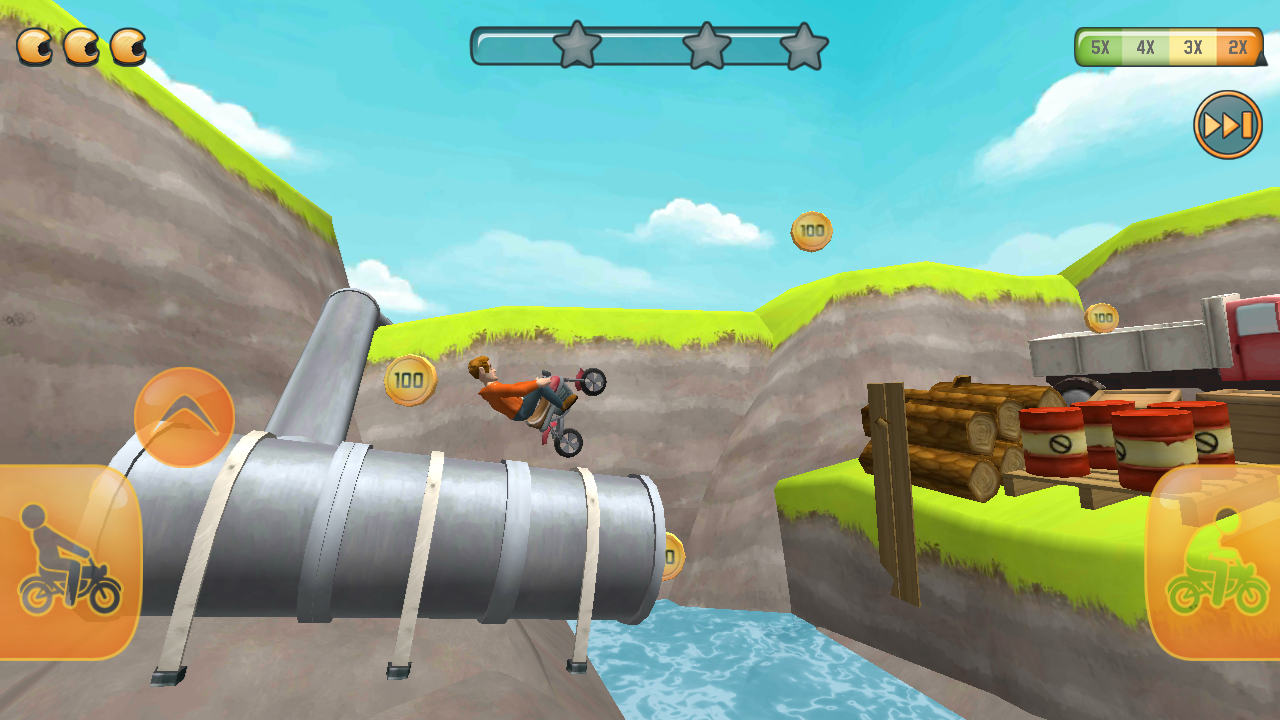Hit the orange up-arrow jump button

pyautogui.click(x=184, y=417)
